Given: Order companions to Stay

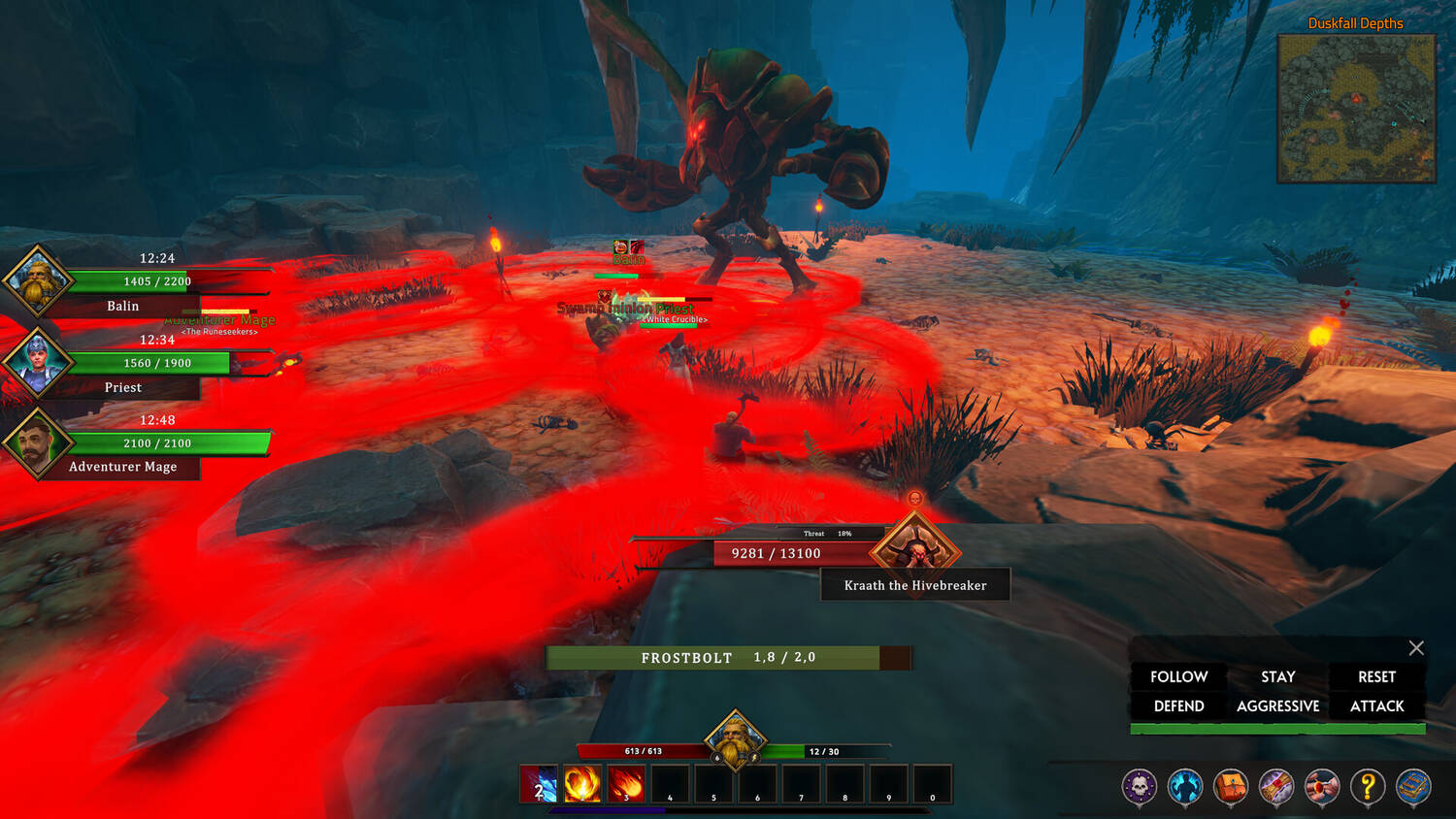Looking at the screenshot, I should pyautogui.click(x=1277, y=676).
